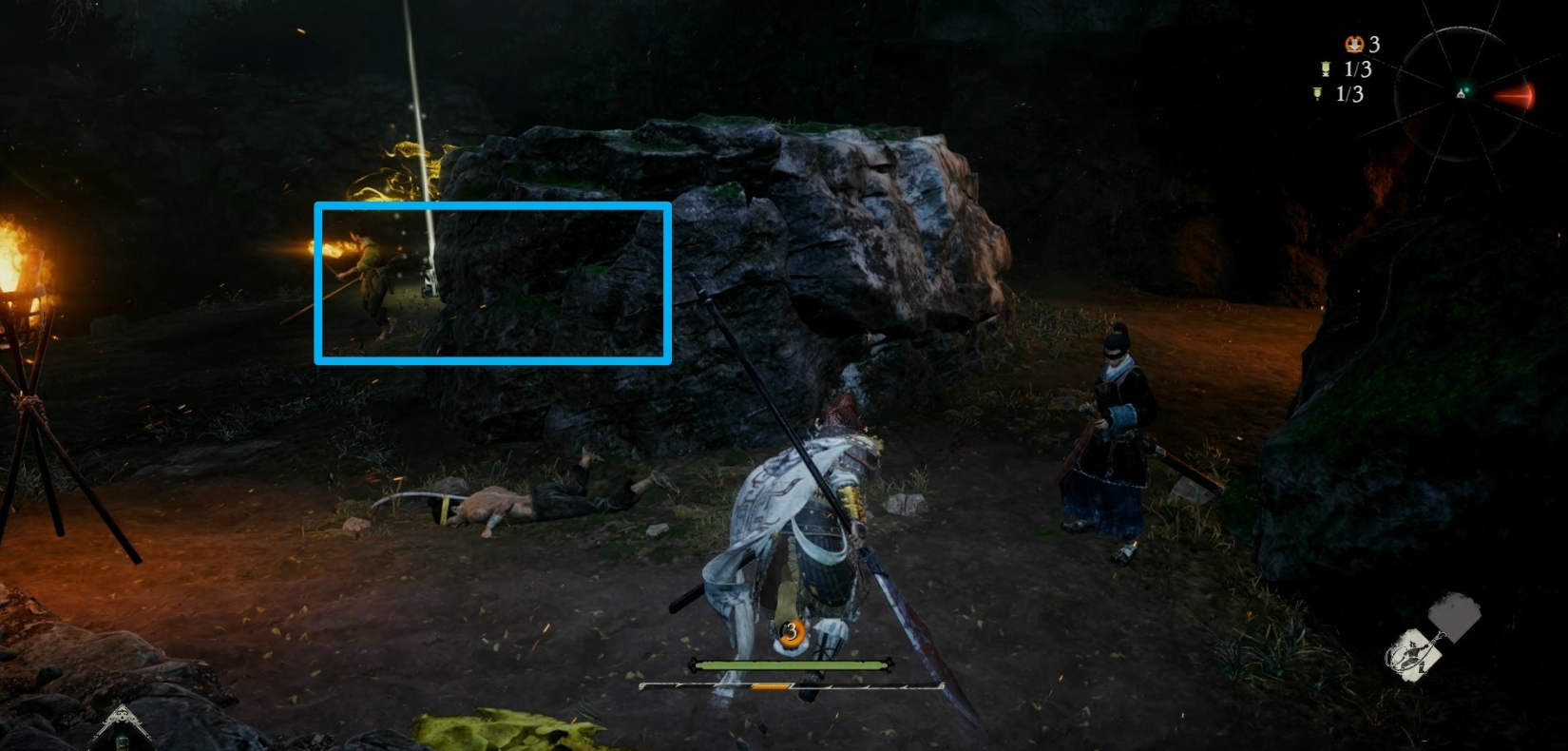Click the red enemy marker on compass
Image resolution: width=1568 pixels, height=751 pixels.
click(1515, 97)
